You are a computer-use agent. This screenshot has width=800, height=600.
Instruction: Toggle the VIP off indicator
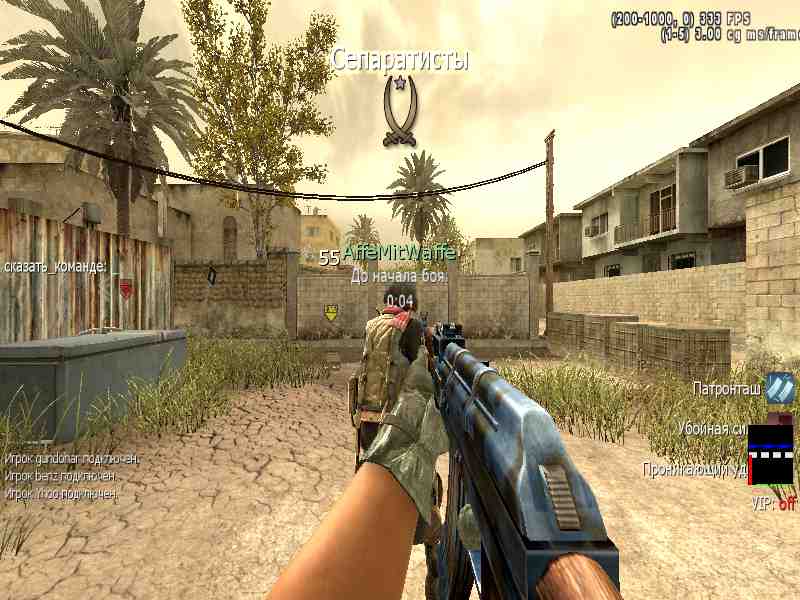point(774,504)
